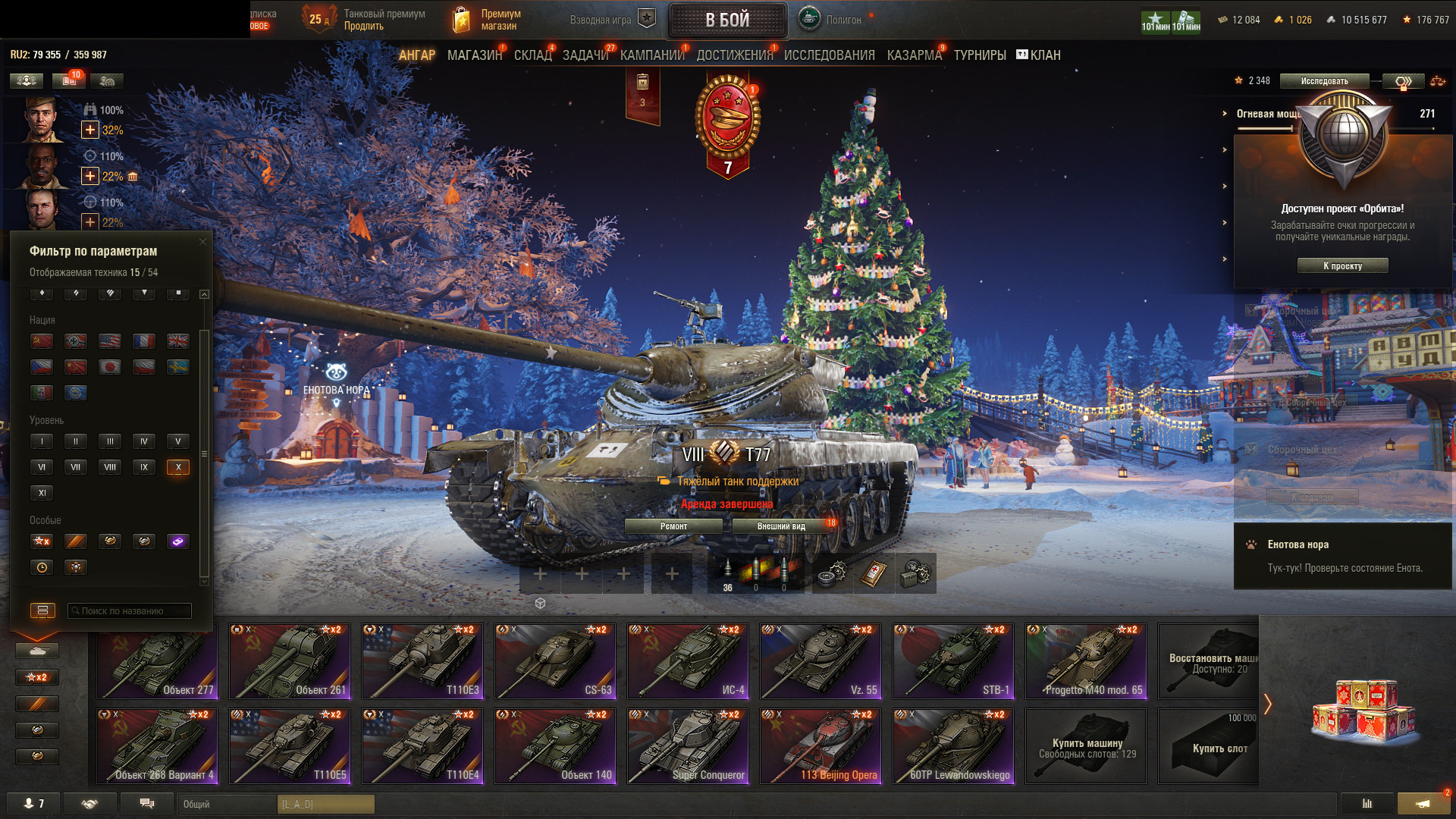Pick the STB-1 tank from carousel

tap(953, 661)
